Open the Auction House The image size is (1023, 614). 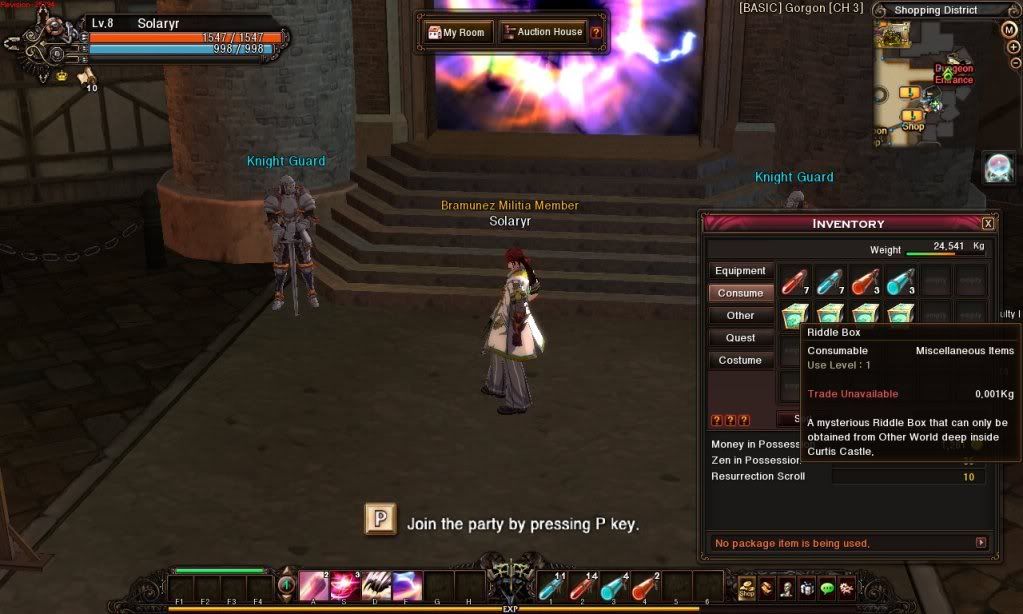click(x=542, y=32)
